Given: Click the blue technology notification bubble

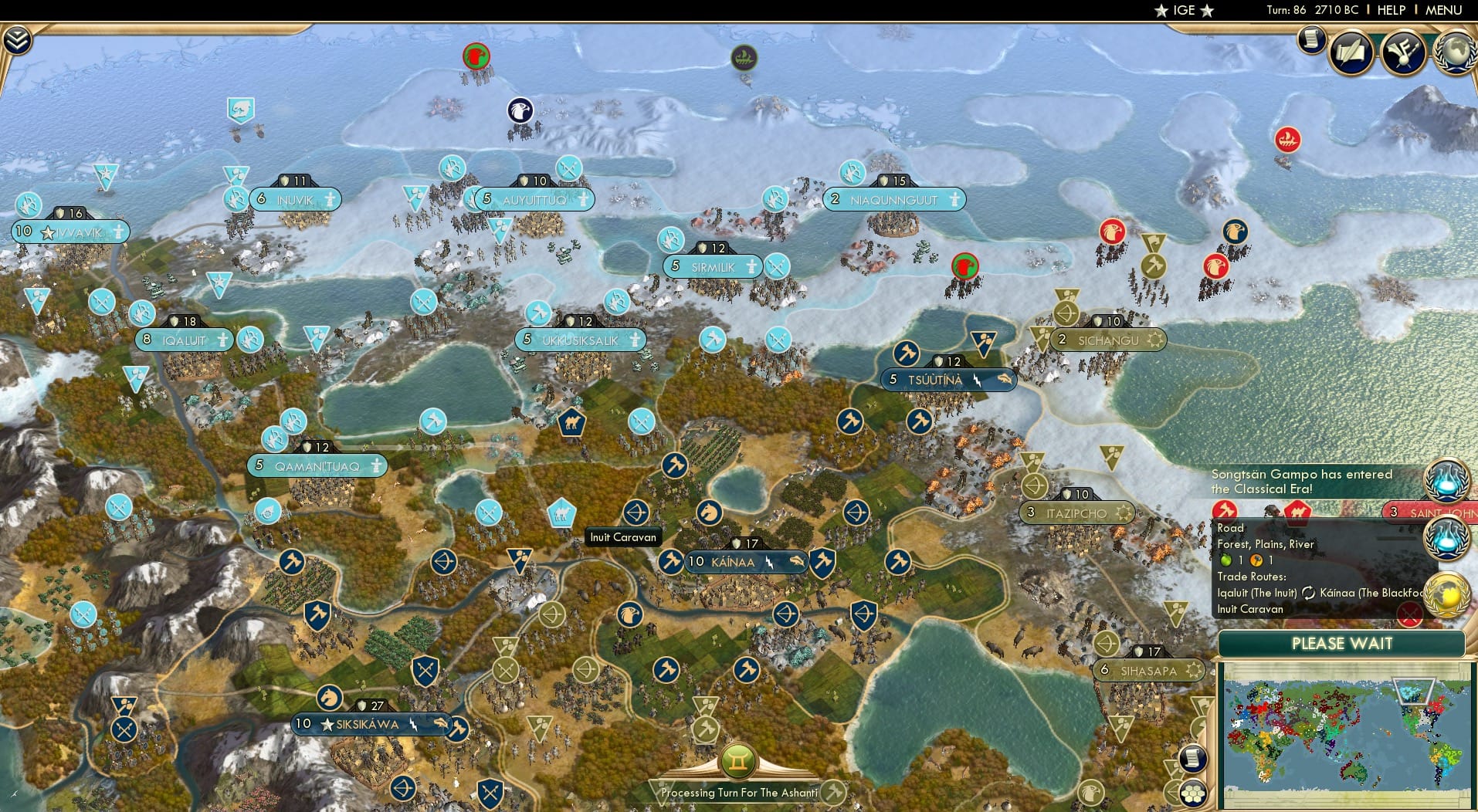Looking at the screenshot, I should tap(1448, 481).
